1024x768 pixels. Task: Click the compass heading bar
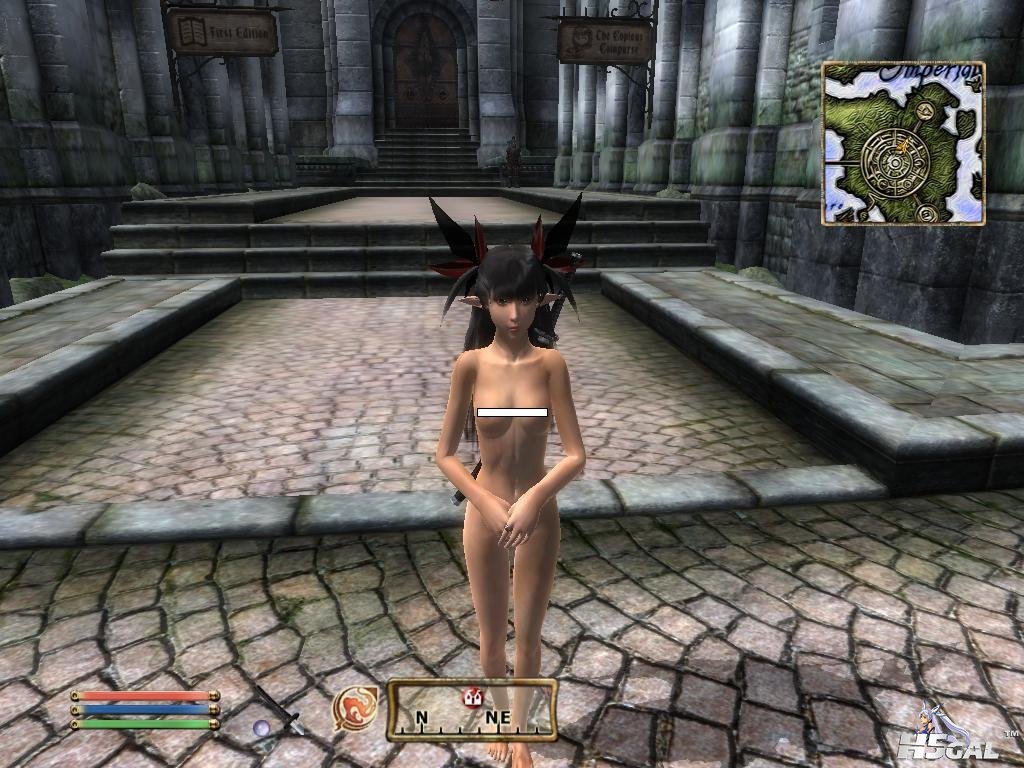coord(471,709)
